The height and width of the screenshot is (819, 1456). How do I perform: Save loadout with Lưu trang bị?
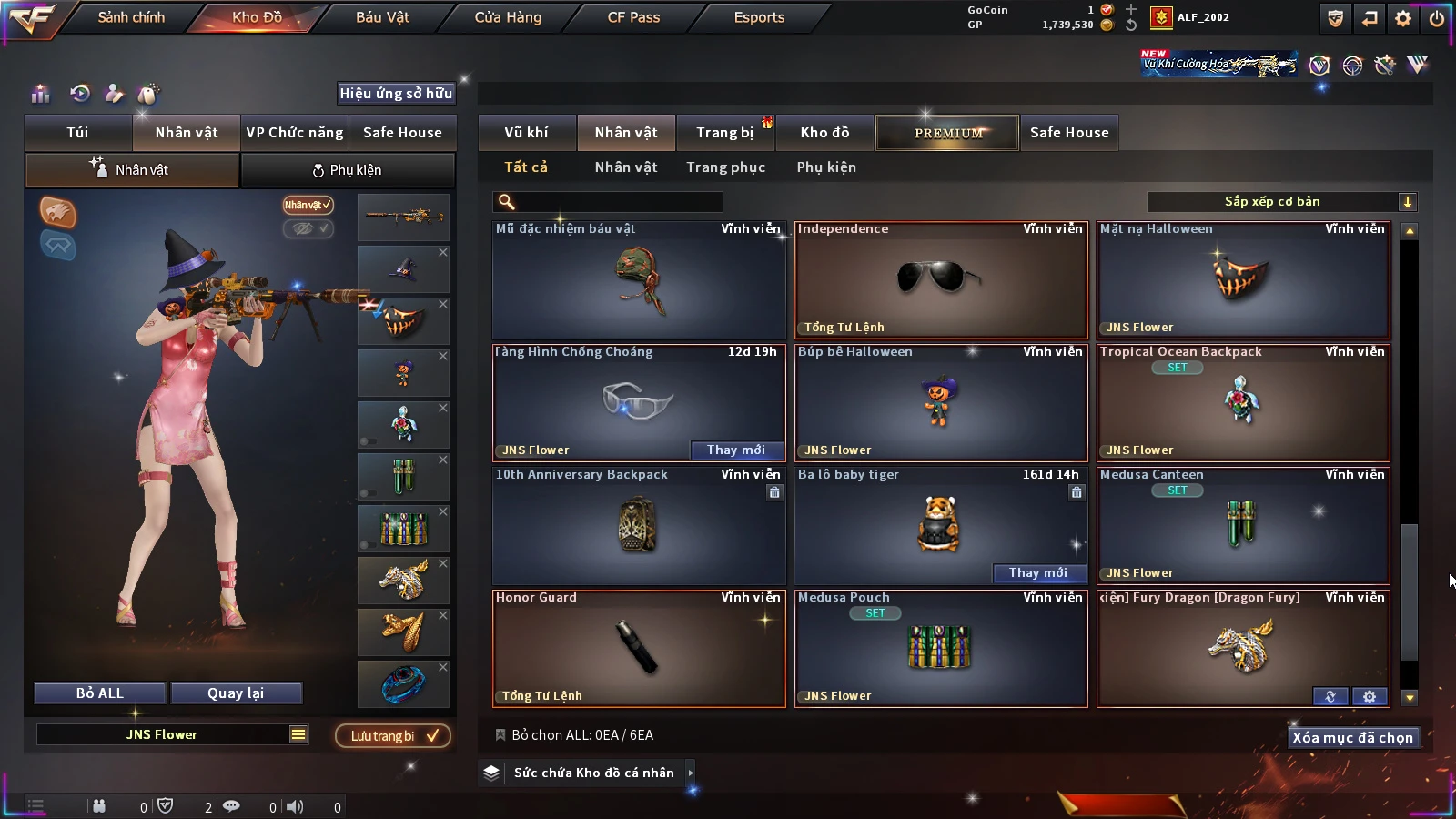393,735
